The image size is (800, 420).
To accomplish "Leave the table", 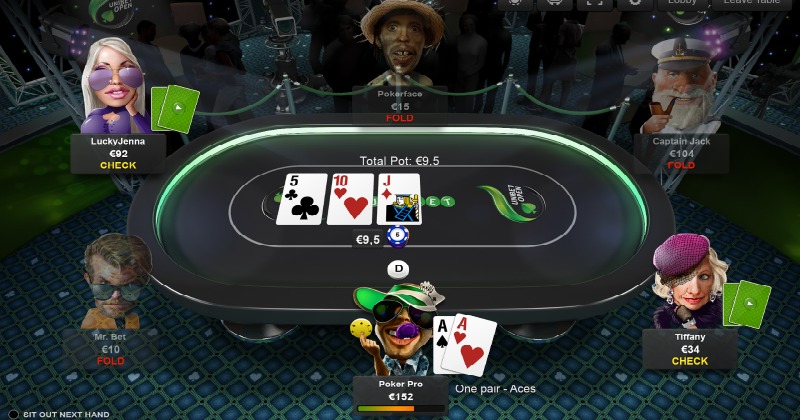I will pyautogui.click(x=753, y=3).
